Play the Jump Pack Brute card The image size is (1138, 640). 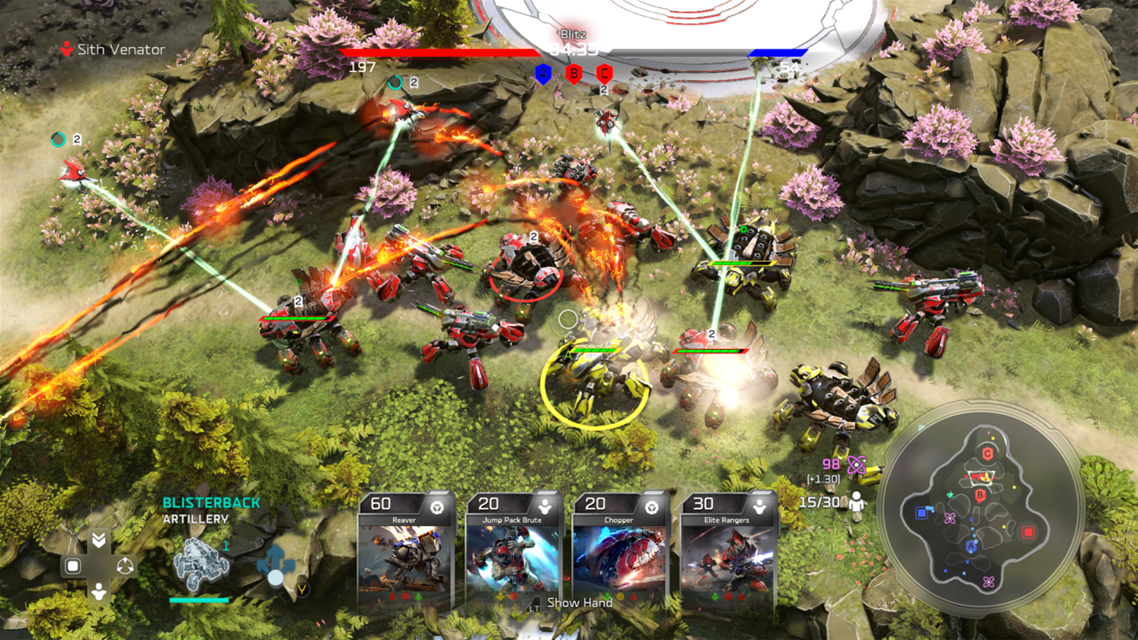click(512, 550)
